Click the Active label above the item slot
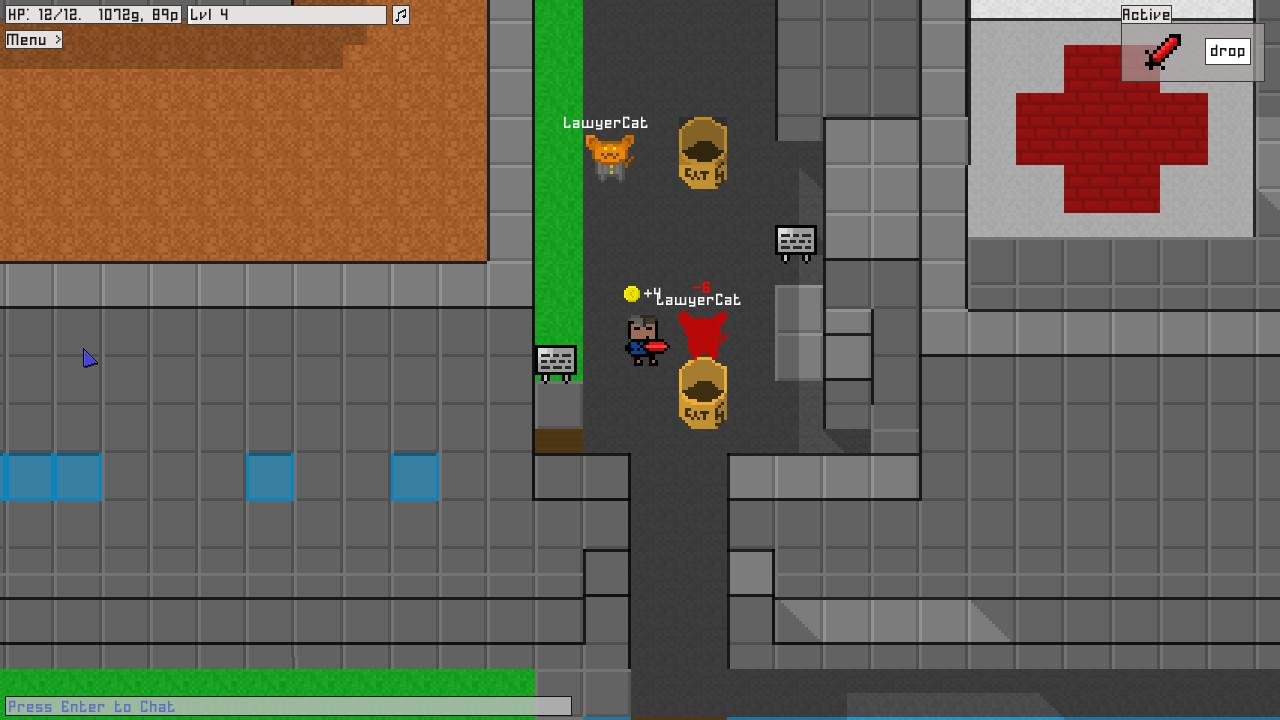Viewport: 1280px width, 720px height. click(1146, 13)
